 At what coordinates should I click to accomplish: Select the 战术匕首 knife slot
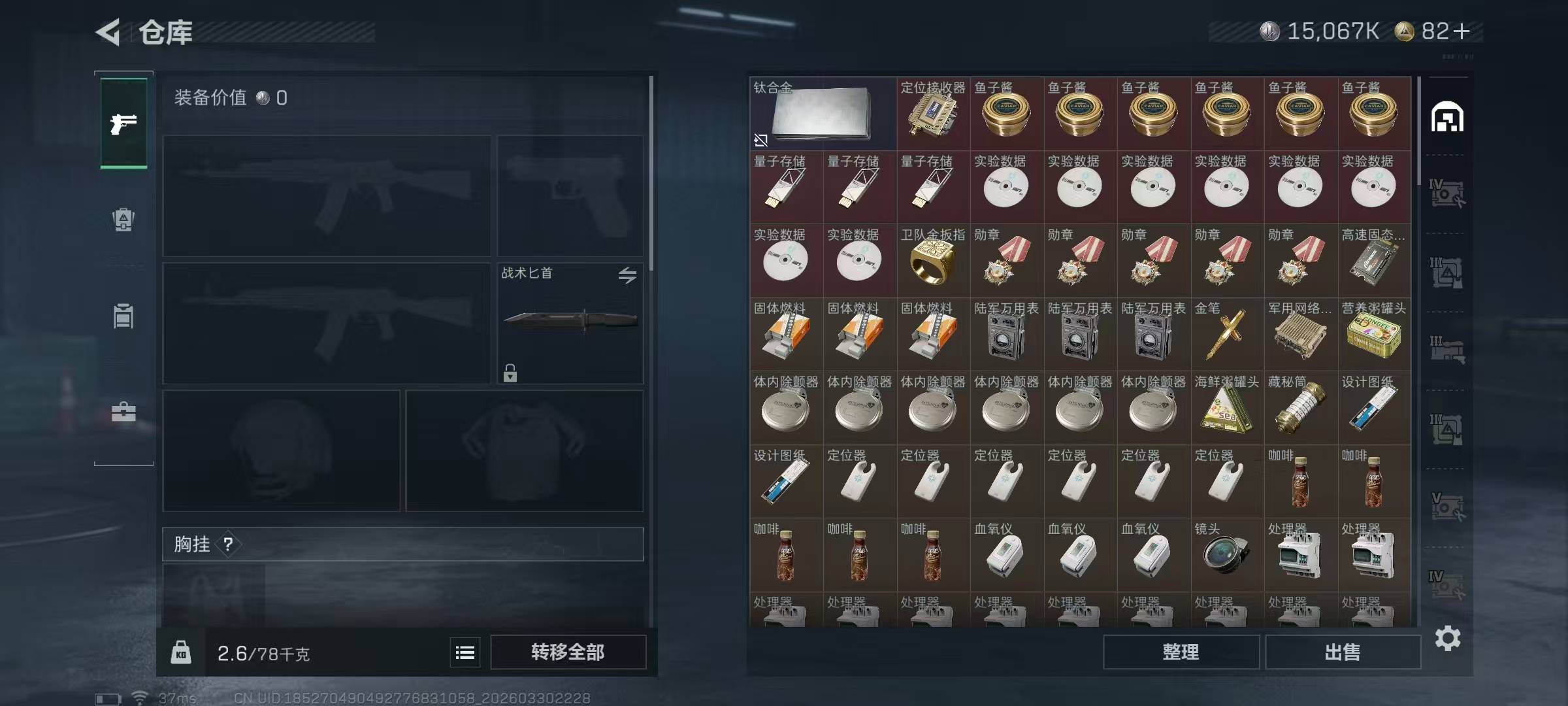pos(570,323)
